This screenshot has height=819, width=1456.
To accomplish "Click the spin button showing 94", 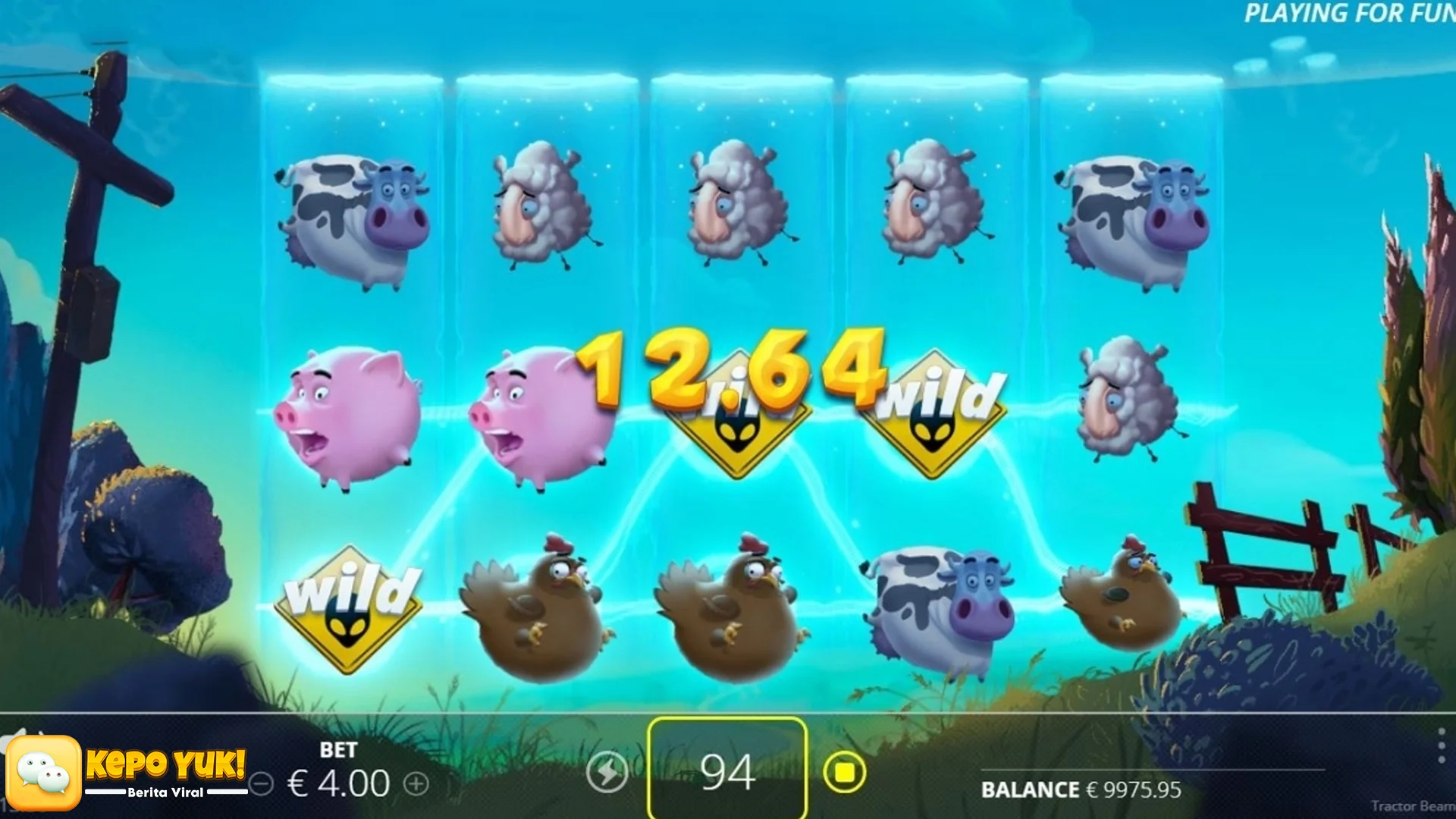I will [727, 771].
